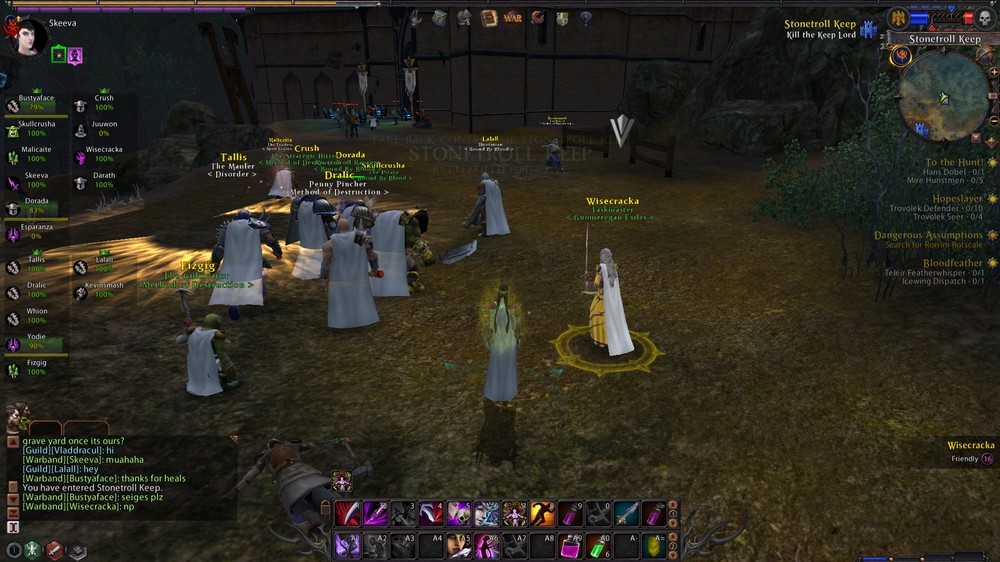1000x562 pixels.
Task: Select the To the Hunt! quest
Action: (953, 162)
